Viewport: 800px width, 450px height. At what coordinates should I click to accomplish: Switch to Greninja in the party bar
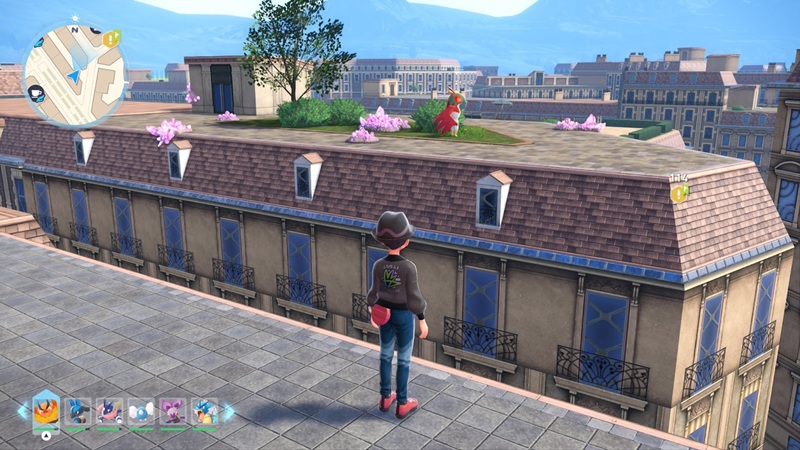click(x=109, y=411)
